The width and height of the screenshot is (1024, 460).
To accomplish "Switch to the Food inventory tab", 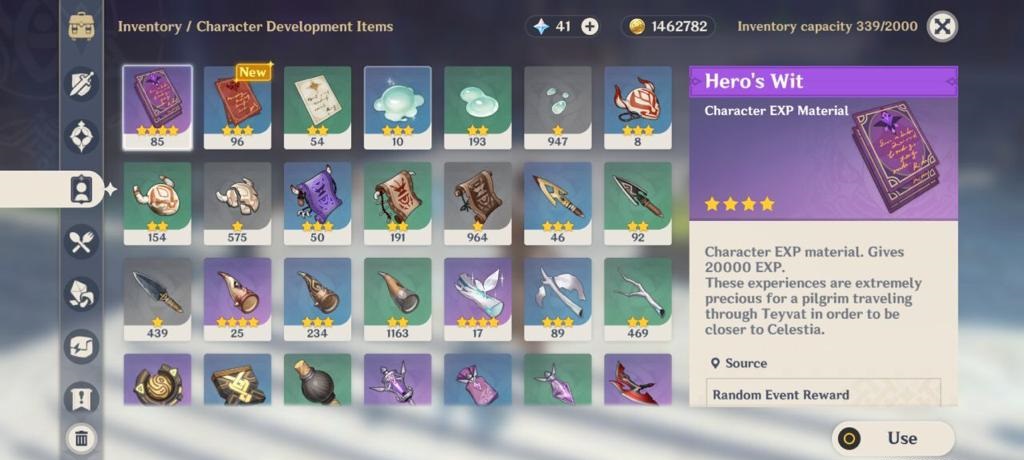I will 81,241.
